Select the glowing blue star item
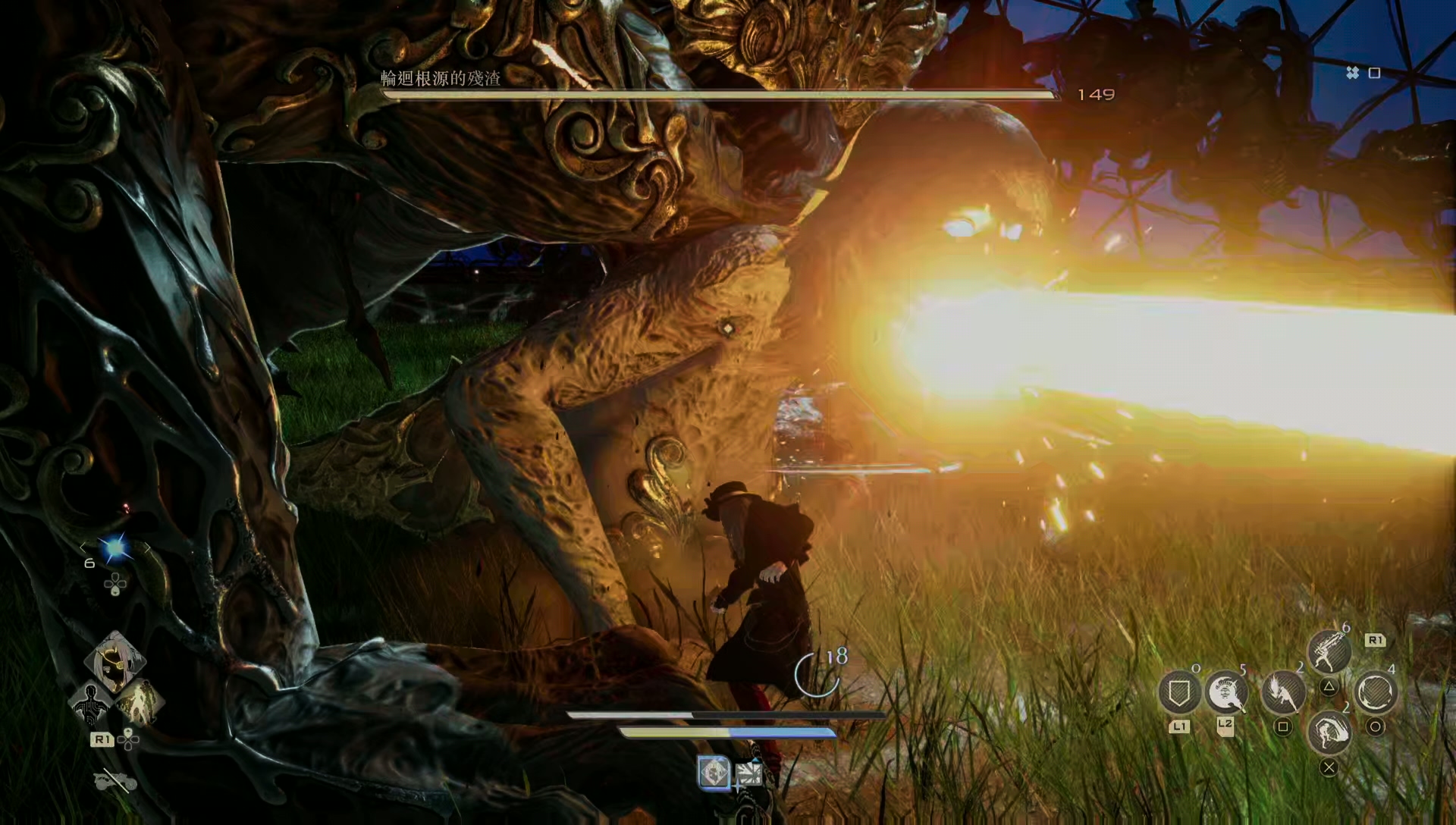This screenshot has width=1456, height=825. [115, 548]
